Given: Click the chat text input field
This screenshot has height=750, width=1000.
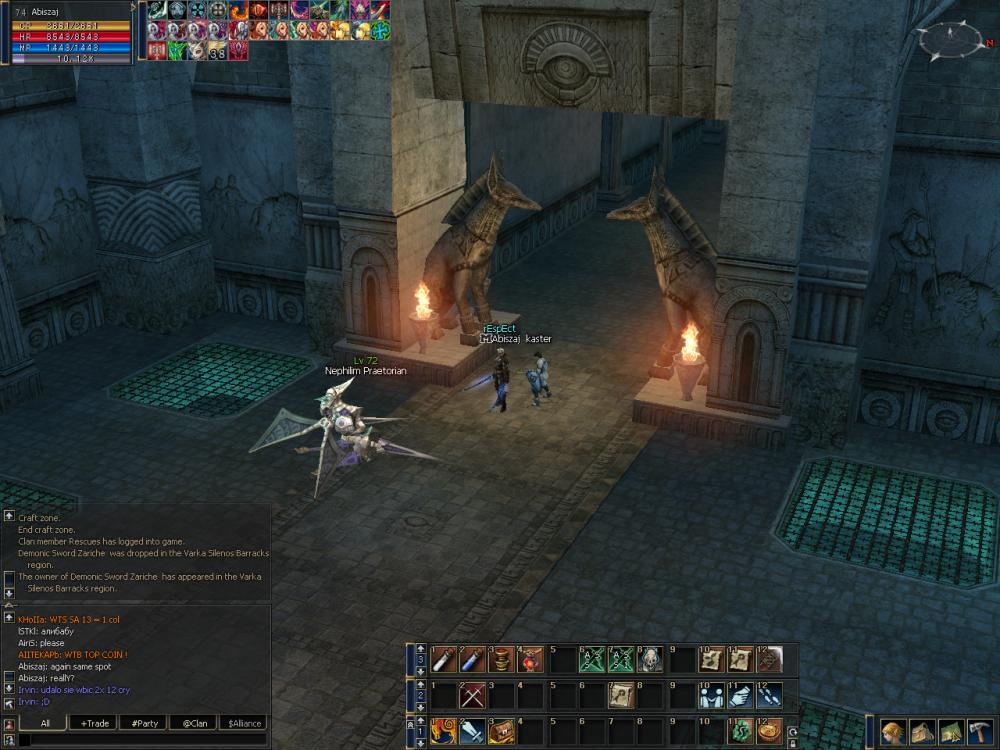Looking at the screenshot, I should (x=140, y=740).
